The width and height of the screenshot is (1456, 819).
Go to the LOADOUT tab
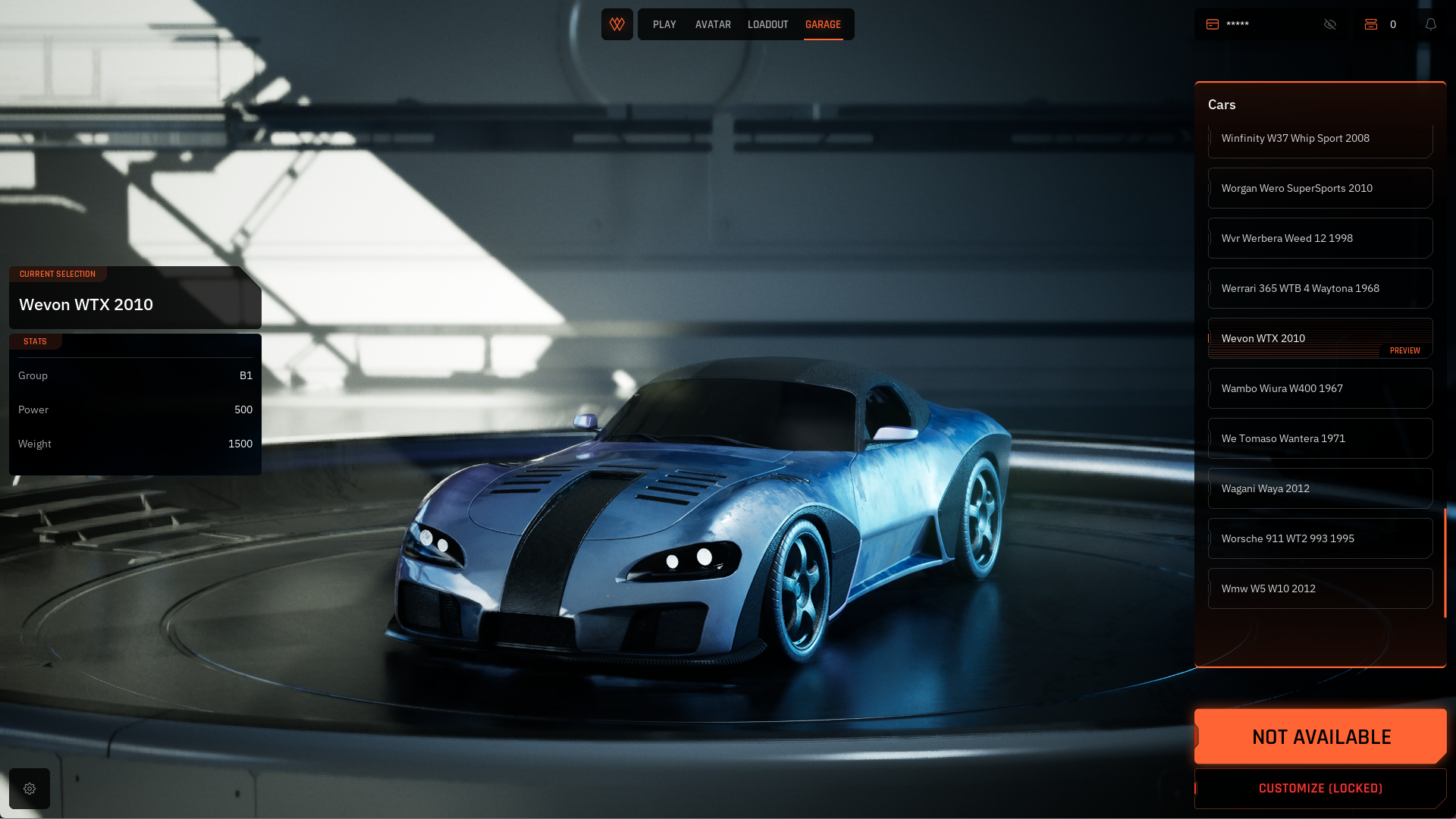pyautogui.click(x=767, y=24)
